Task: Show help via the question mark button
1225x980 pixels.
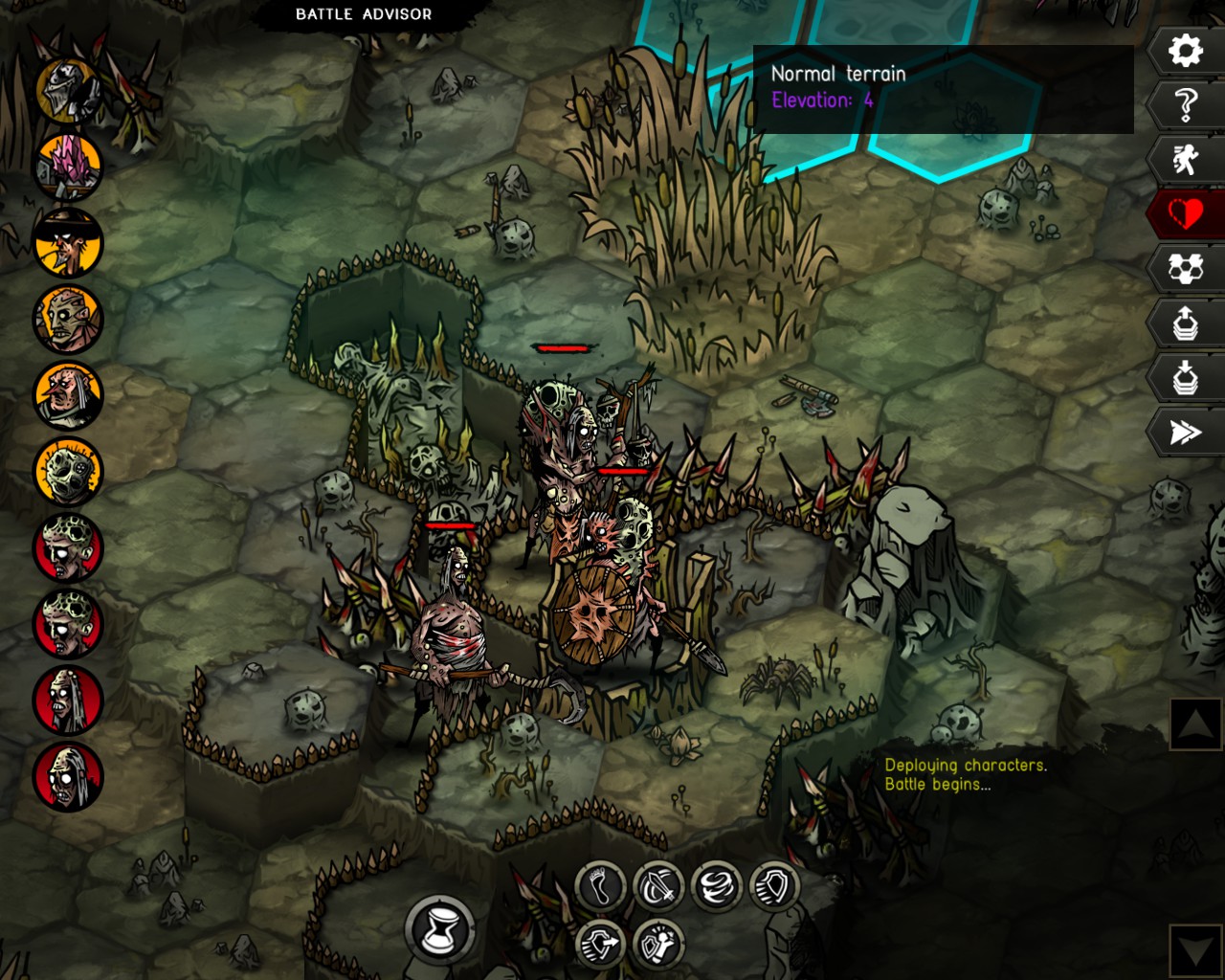Action: (1185, 104)
